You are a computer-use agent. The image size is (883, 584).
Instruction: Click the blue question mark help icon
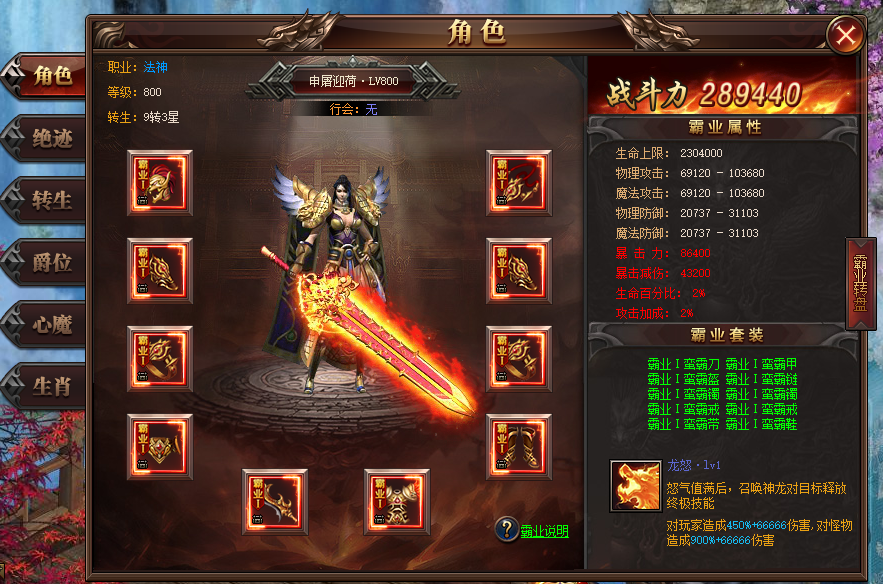click(507, 530)
